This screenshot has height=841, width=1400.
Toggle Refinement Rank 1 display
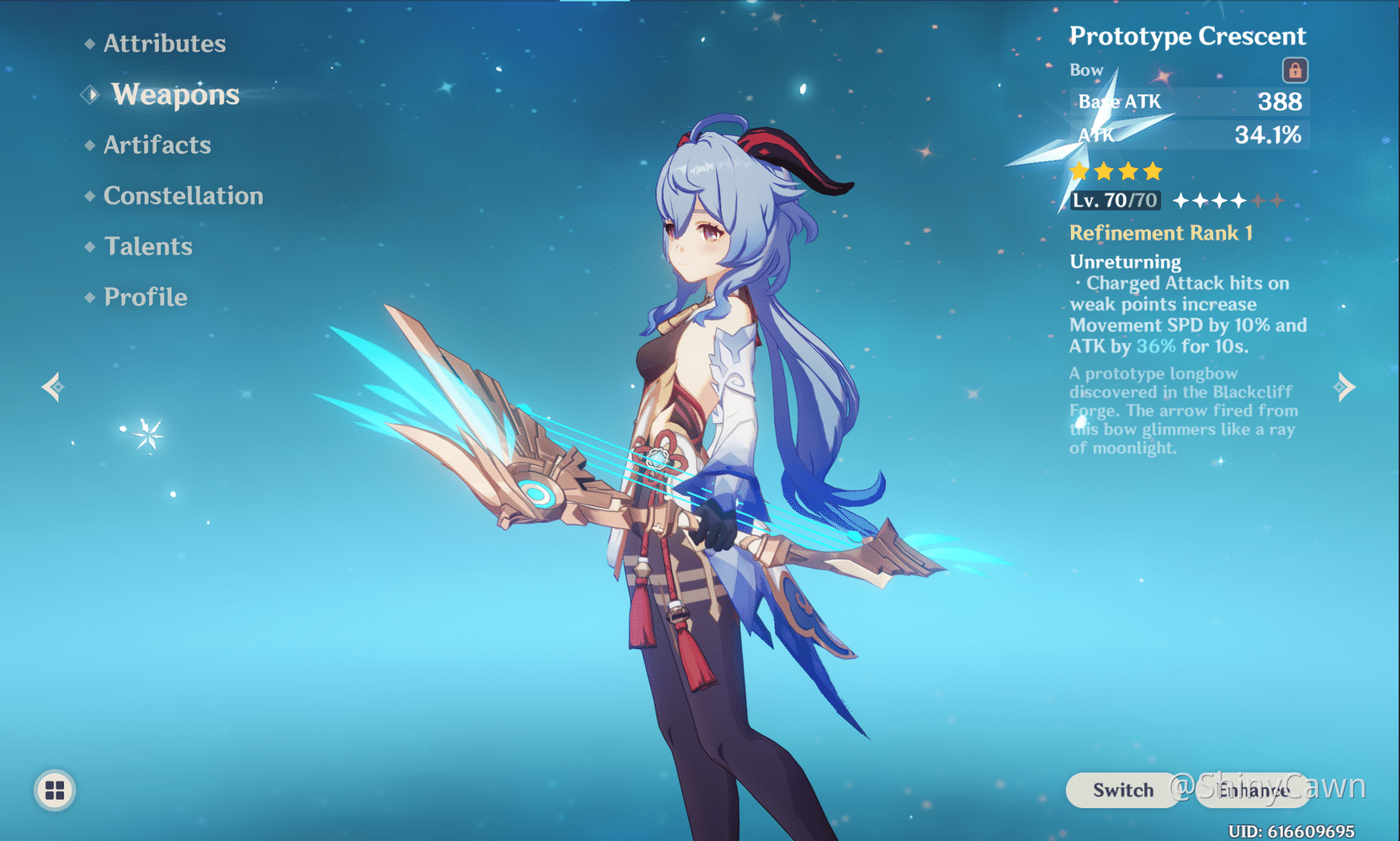(1161, 233)
